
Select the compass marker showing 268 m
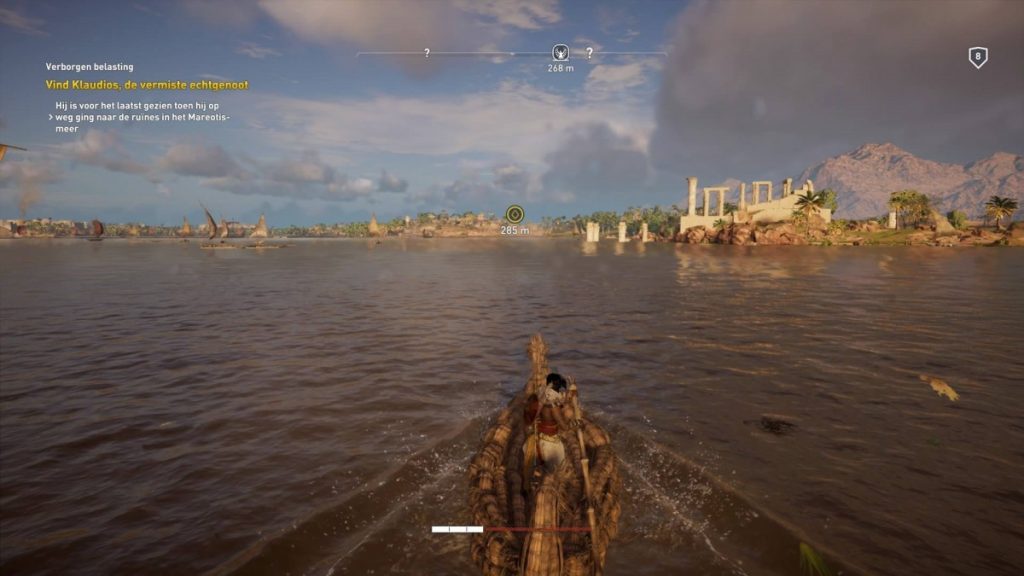pos(560,53)
